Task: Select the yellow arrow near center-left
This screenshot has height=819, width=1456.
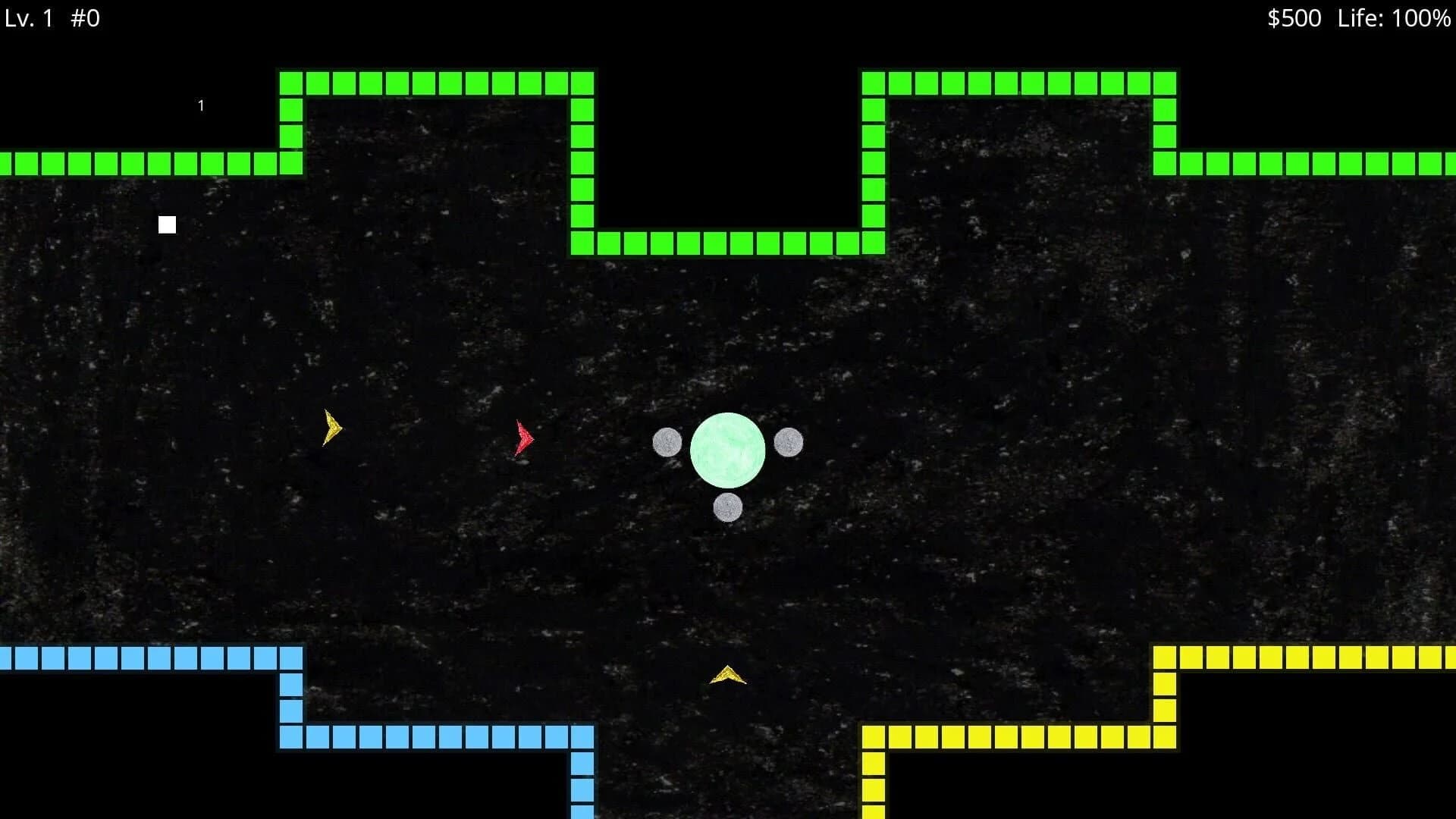Action: pyautogui.click(x=331, y=427)
